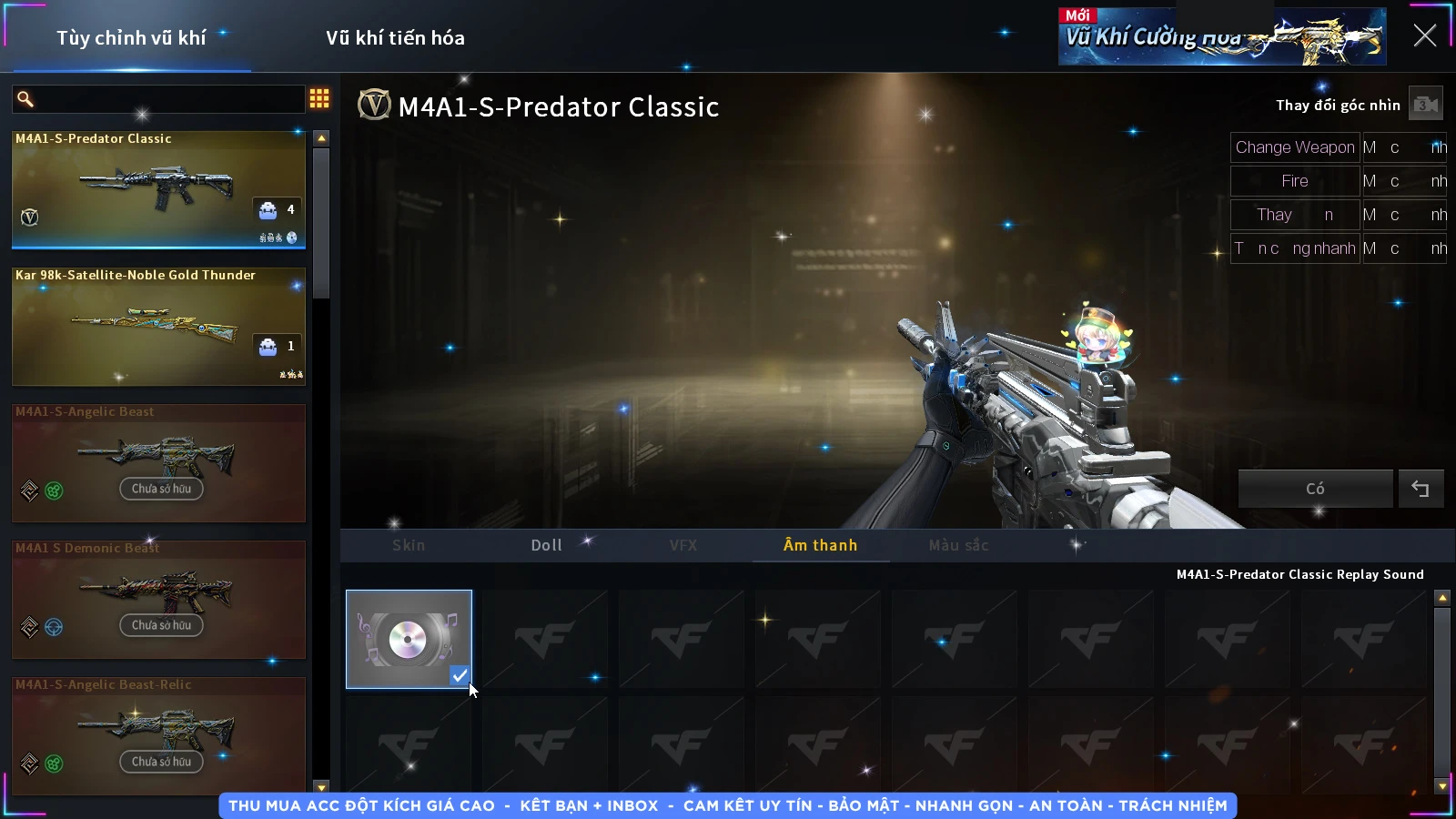Toggle the Thay đổi góc nhìn camera
The image size is (1456, 819).
click(x=1425, y=105)
